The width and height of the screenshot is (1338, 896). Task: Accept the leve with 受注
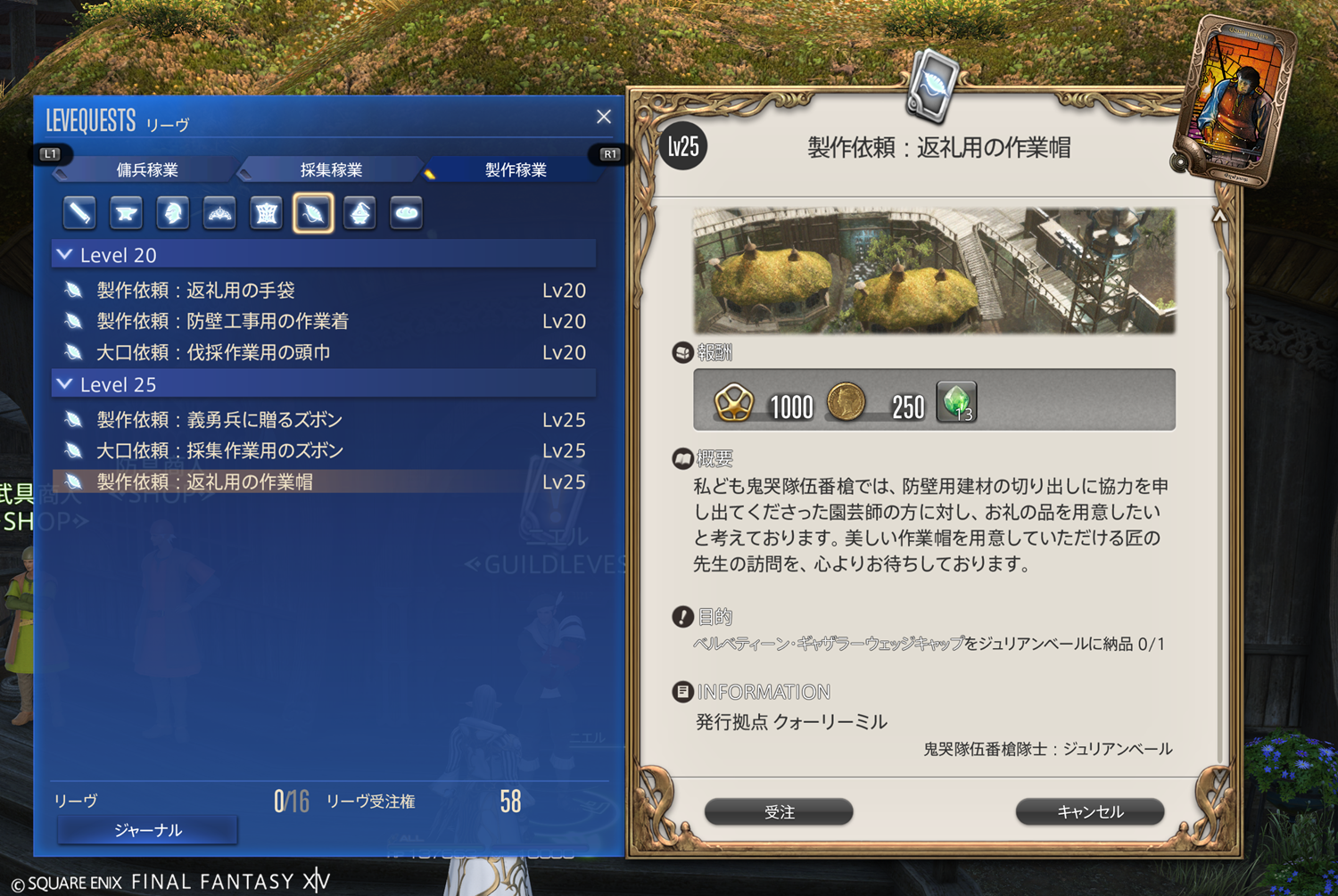[x=779, y=812]
